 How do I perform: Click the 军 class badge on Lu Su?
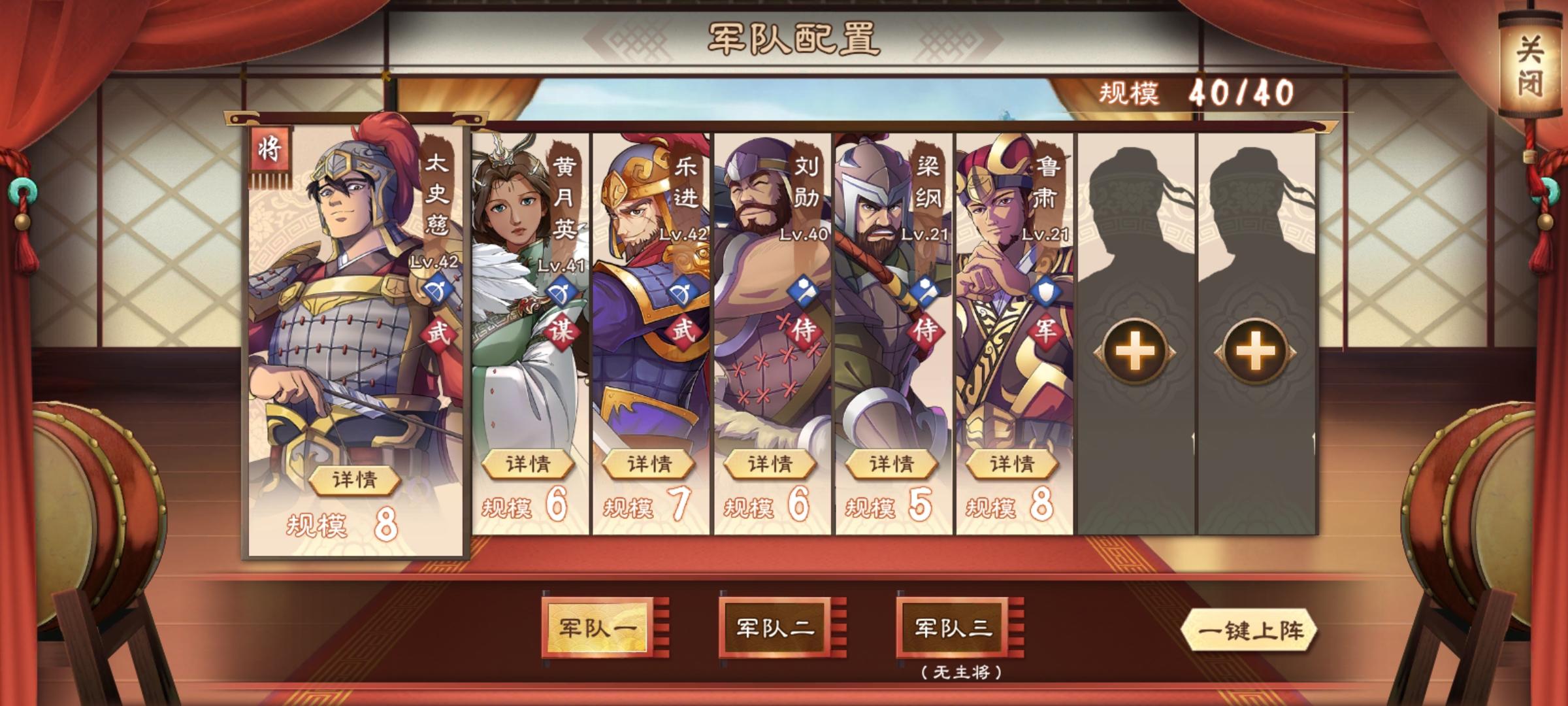pos(1045,331)
